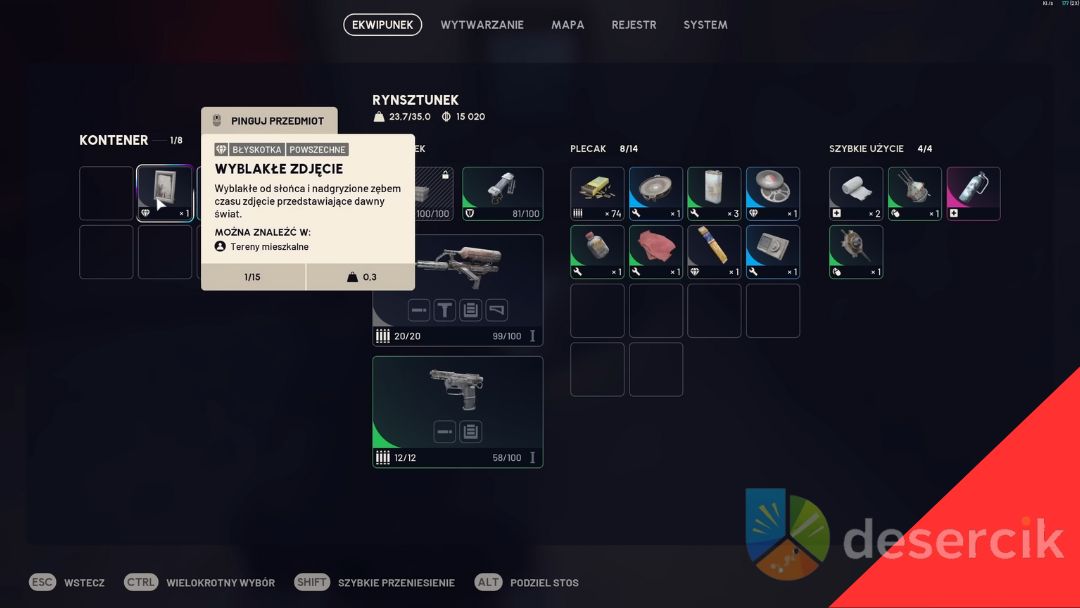The height and width of the screenshot is (608, 1080).
Task: Switch to the Wytwarzanie tab
Action: point(482,25)
